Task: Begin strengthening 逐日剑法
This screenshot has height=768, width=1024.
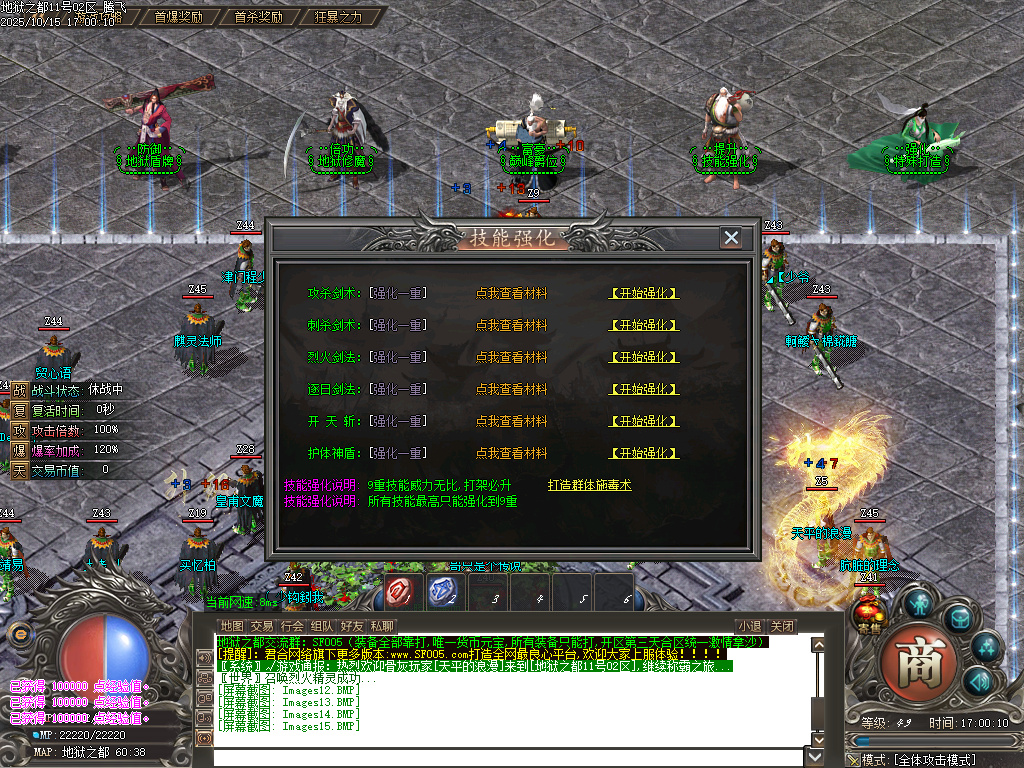Action: coord(644,389)
